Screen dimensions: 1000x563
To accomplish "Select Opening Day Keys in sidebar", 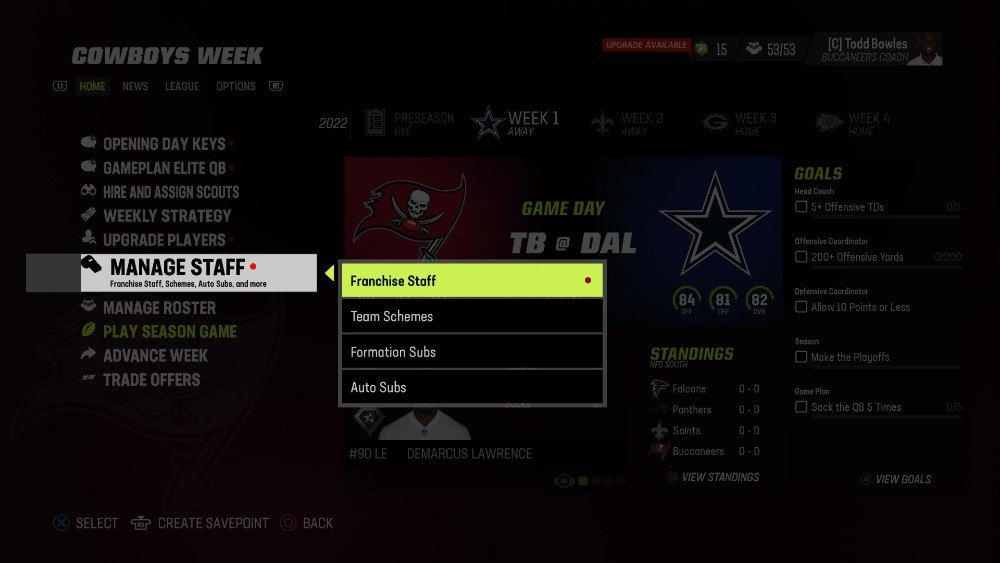I will click(x=164, y=144).
